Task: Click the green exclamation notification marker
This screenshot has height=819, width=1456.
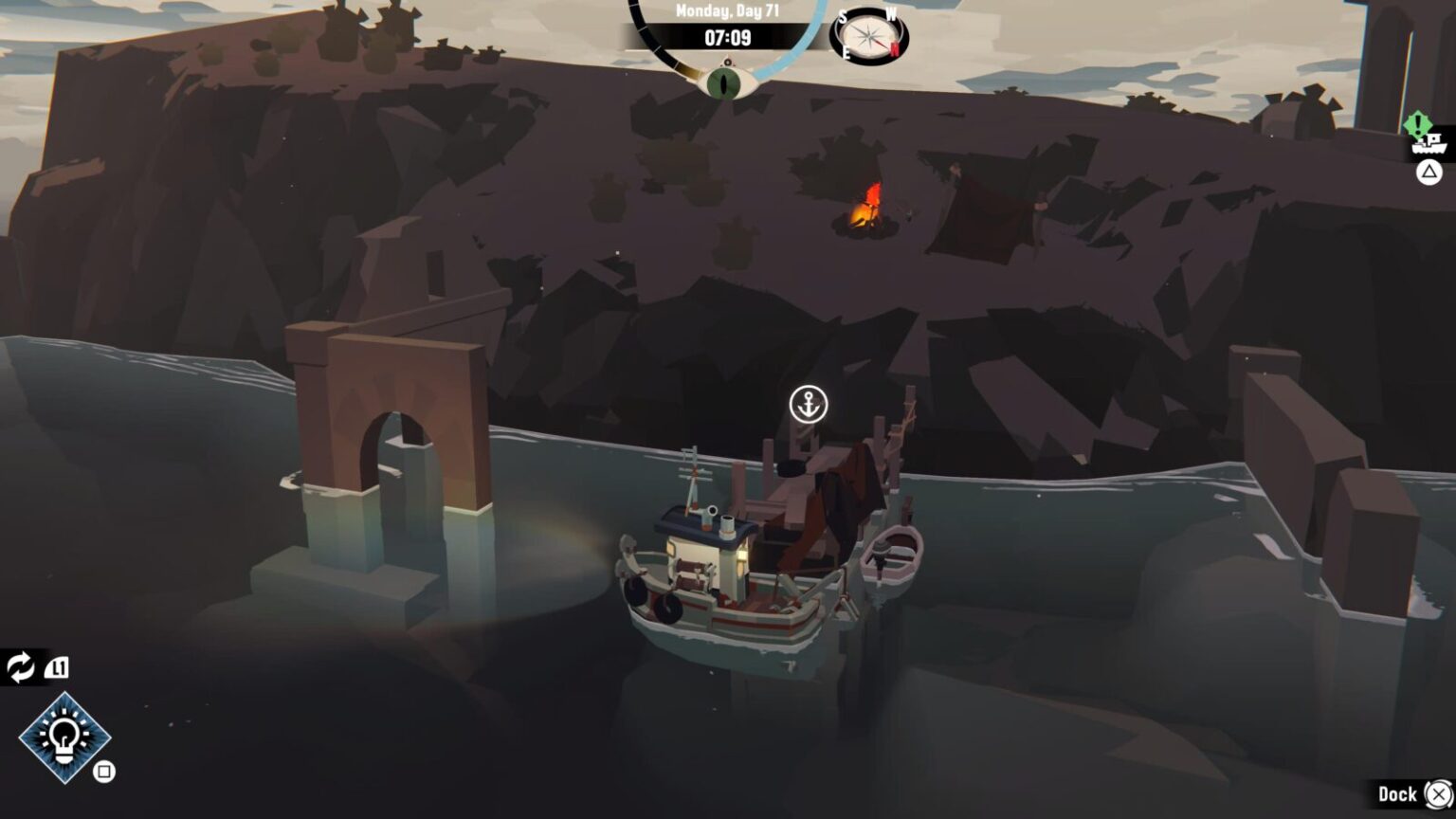Action: [x=1416, y=123]
